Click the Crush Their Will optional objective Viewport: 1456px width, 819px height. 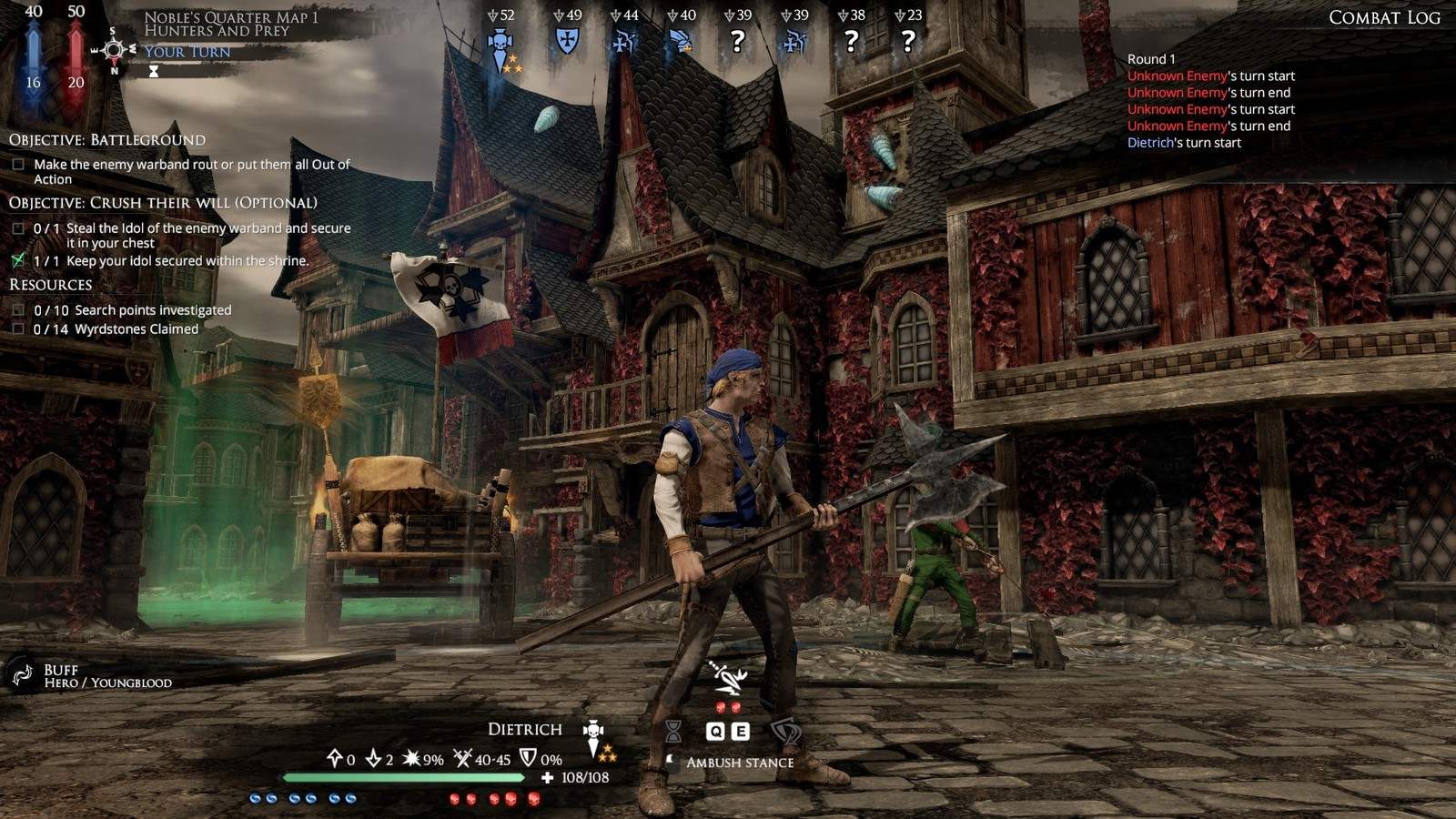[x=163, y=203]
